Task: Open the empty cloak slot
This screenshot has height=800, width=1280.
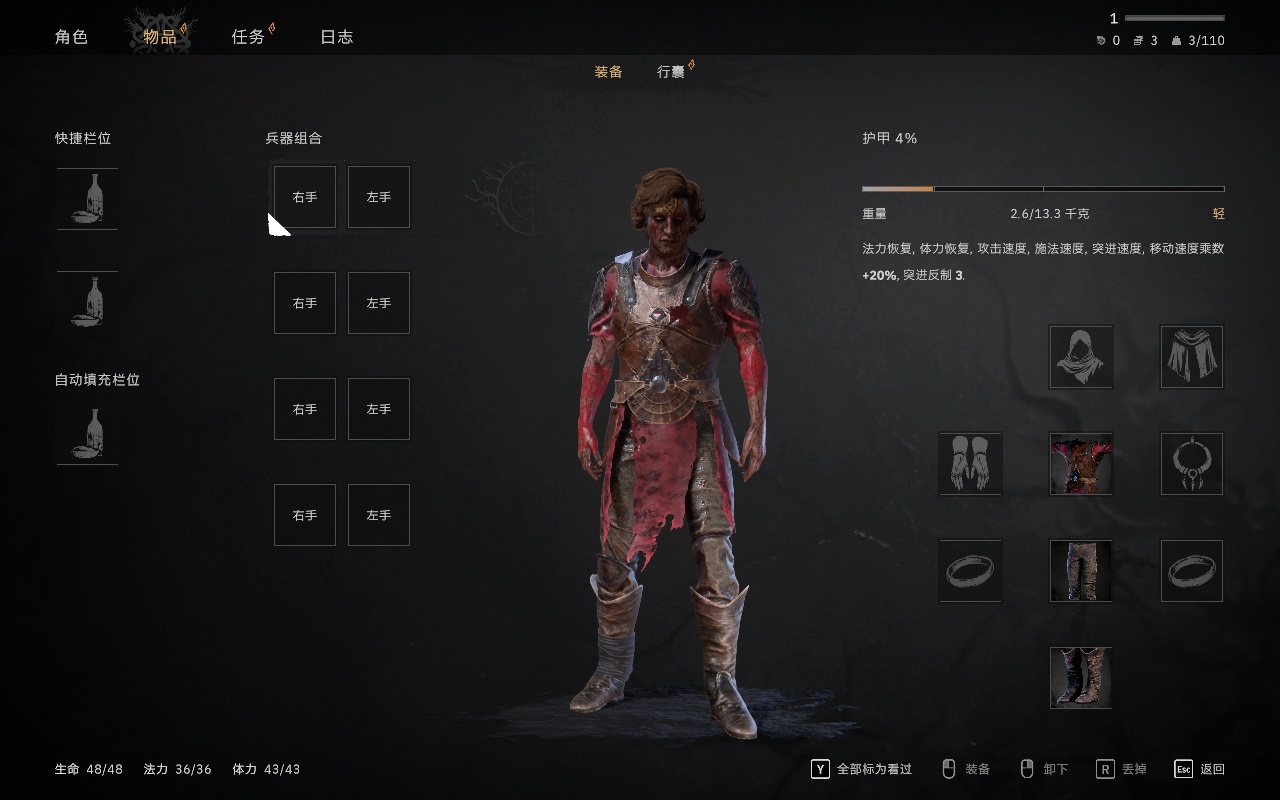Action: click(x=1192, y=357)
